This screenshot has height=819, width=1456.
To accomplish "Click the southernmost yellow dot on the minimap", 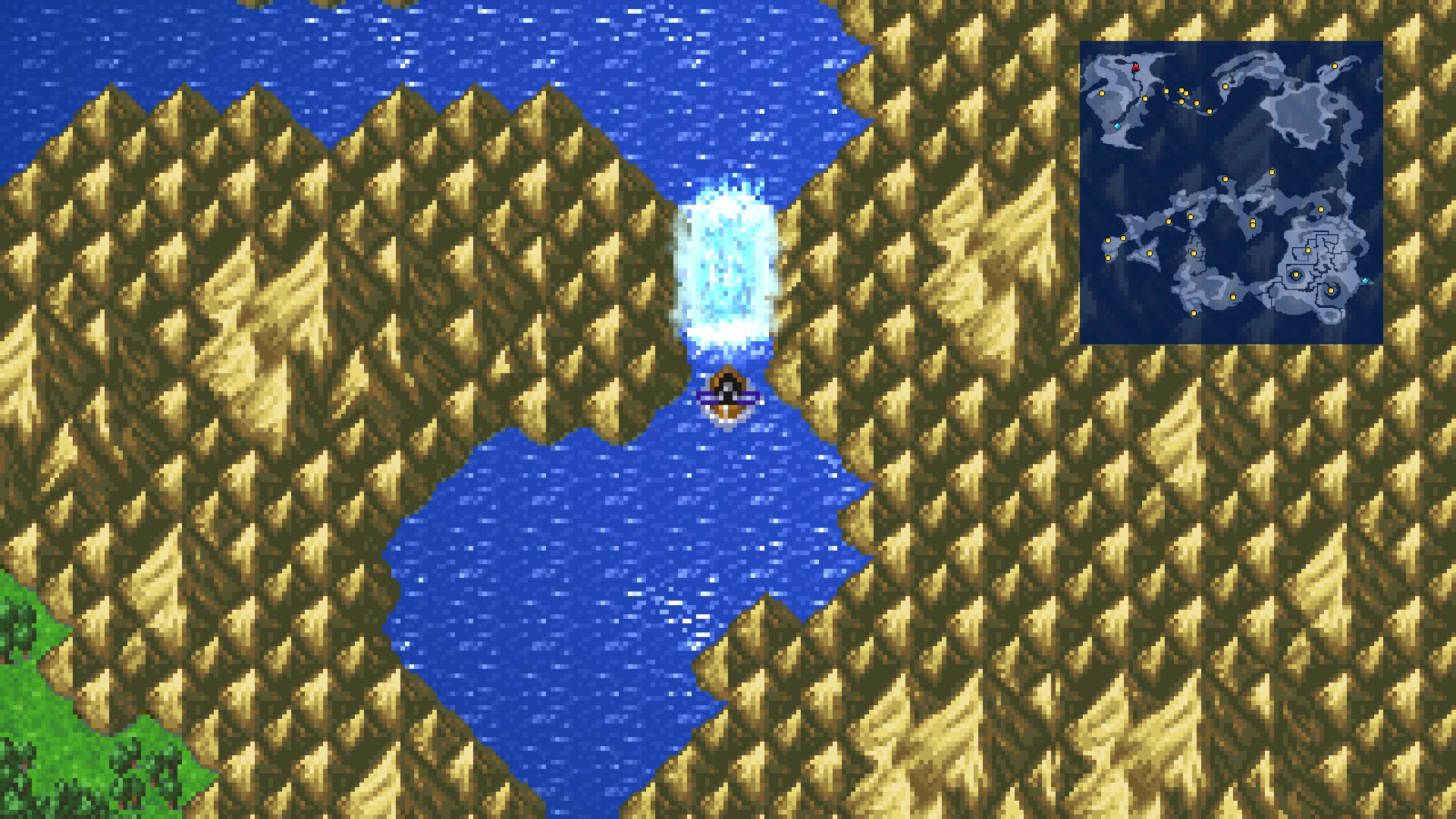I will coord(1194,313).
